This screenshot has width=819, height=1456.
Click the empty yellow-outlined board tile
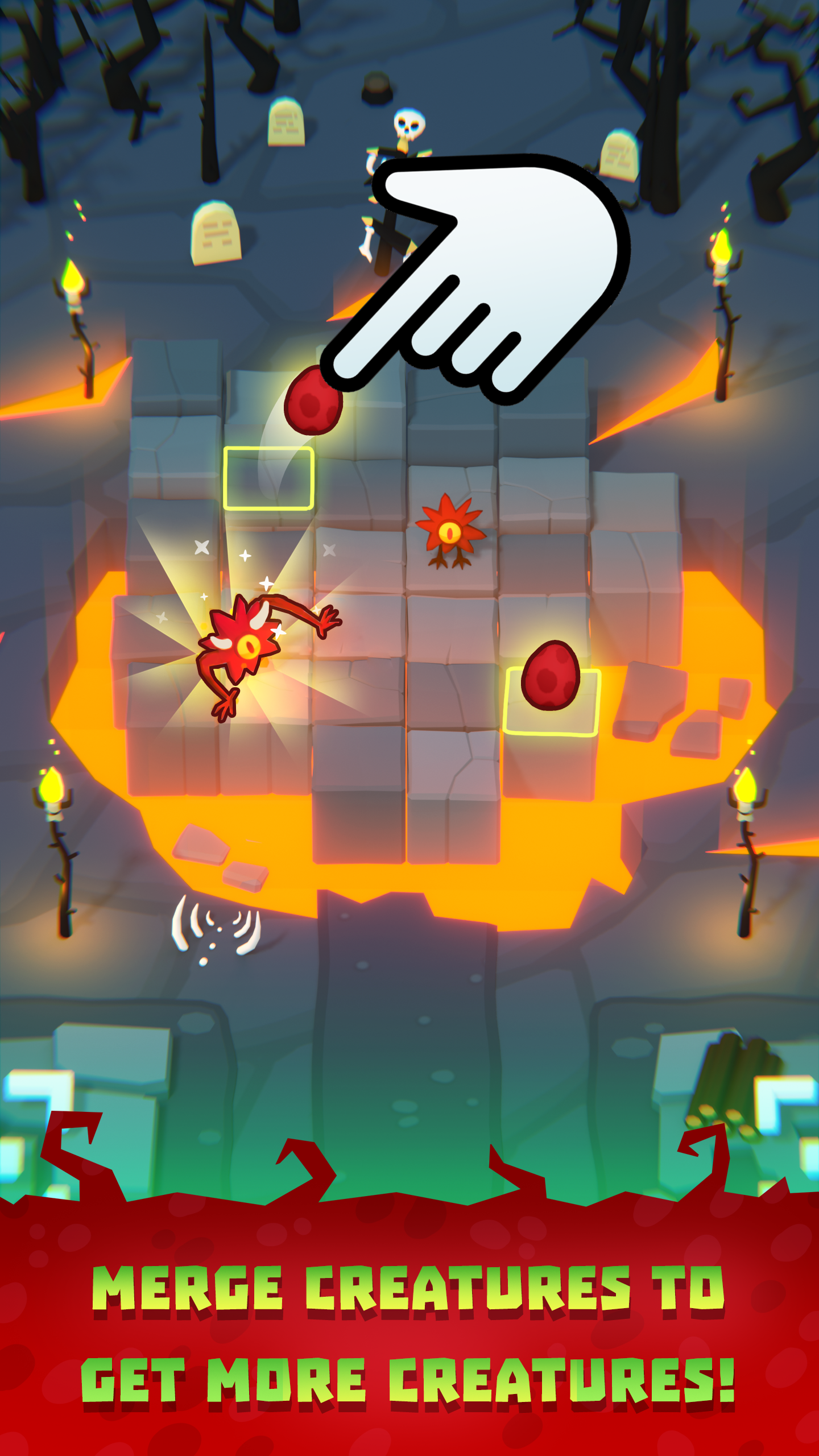click(268, 478)
